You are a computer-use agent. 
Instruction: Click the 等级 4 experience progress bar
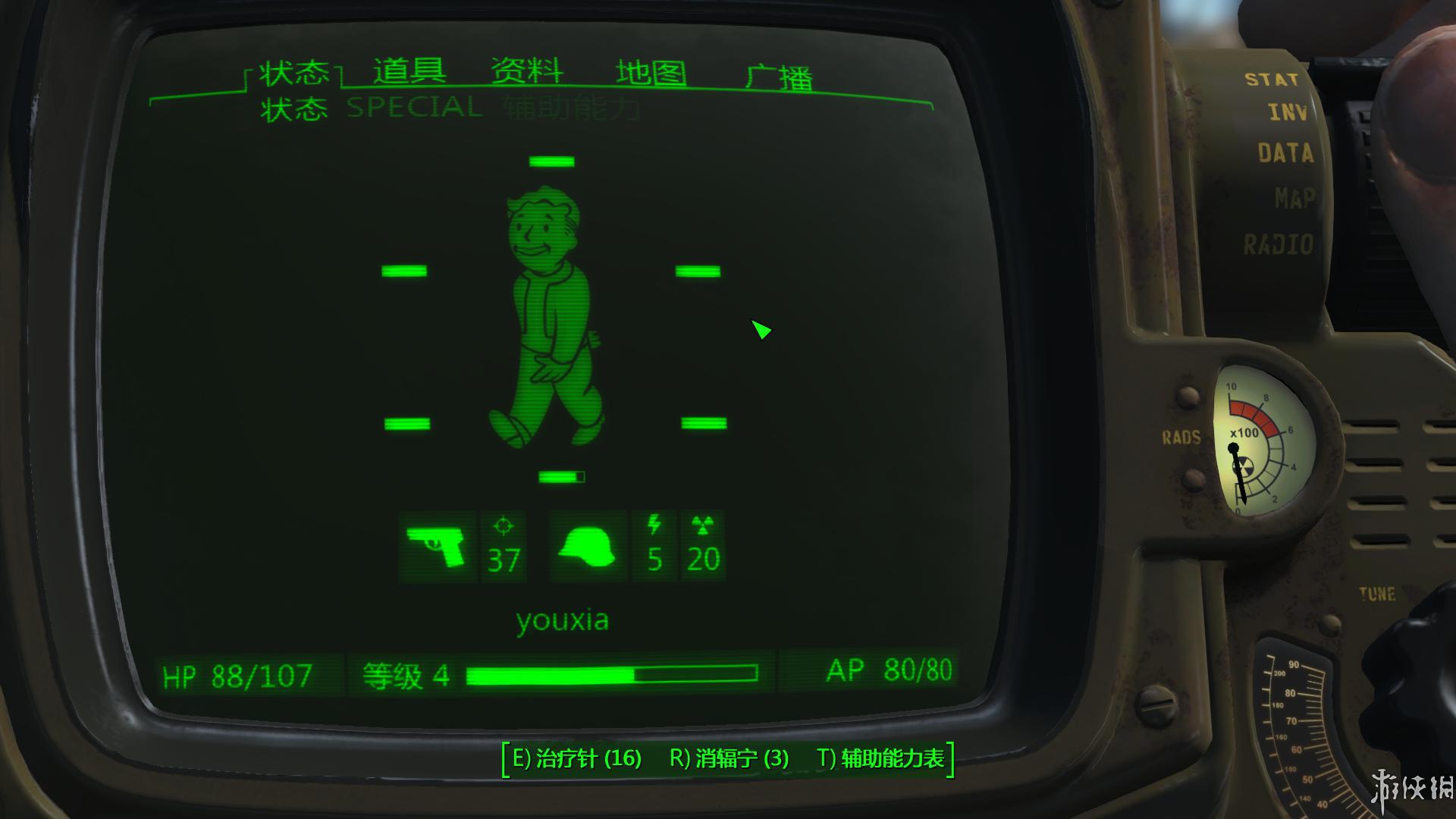(614, 672)
